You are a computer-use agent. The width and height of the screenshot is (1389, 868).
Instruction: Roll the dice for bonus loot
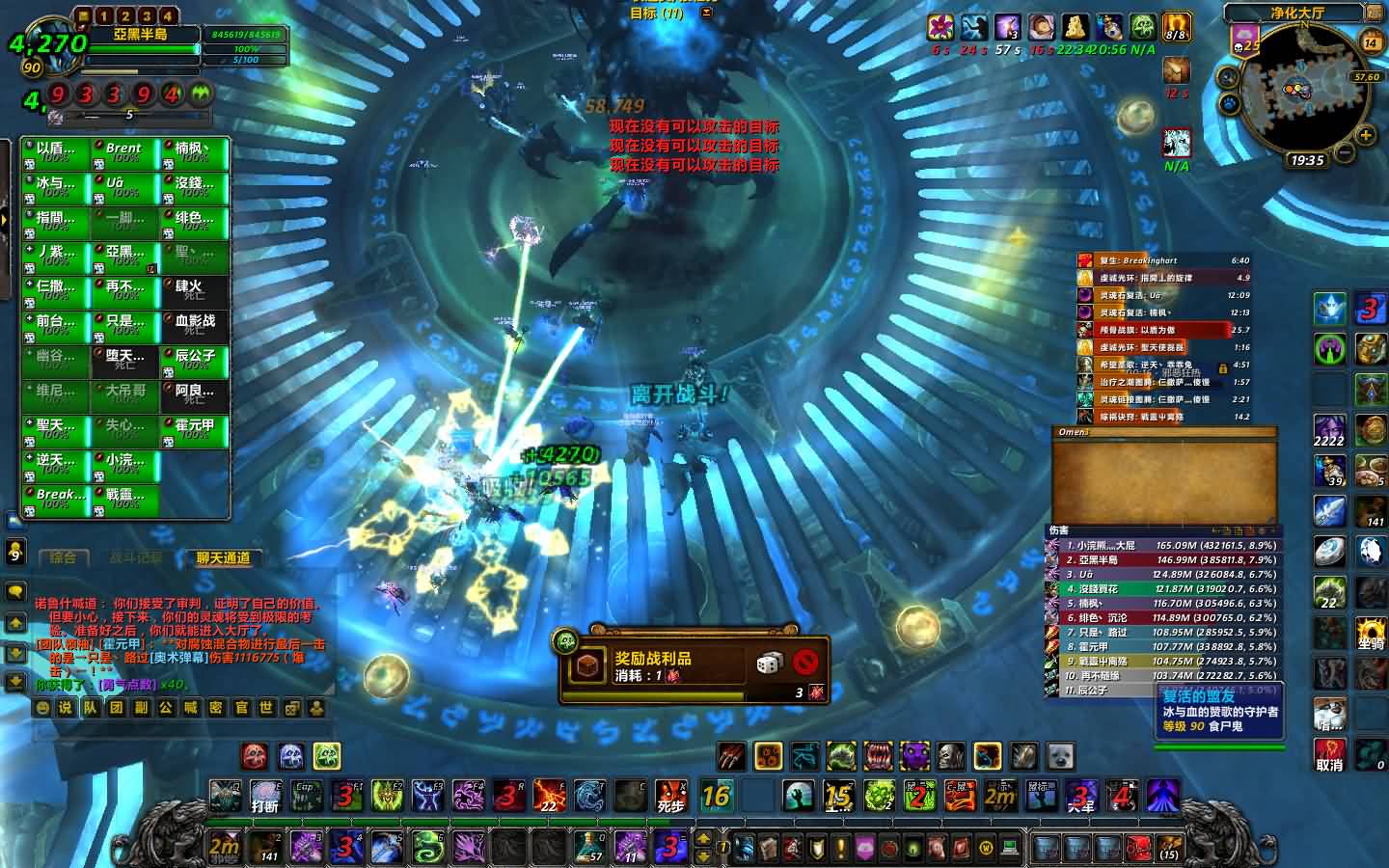tap(769, 663)
